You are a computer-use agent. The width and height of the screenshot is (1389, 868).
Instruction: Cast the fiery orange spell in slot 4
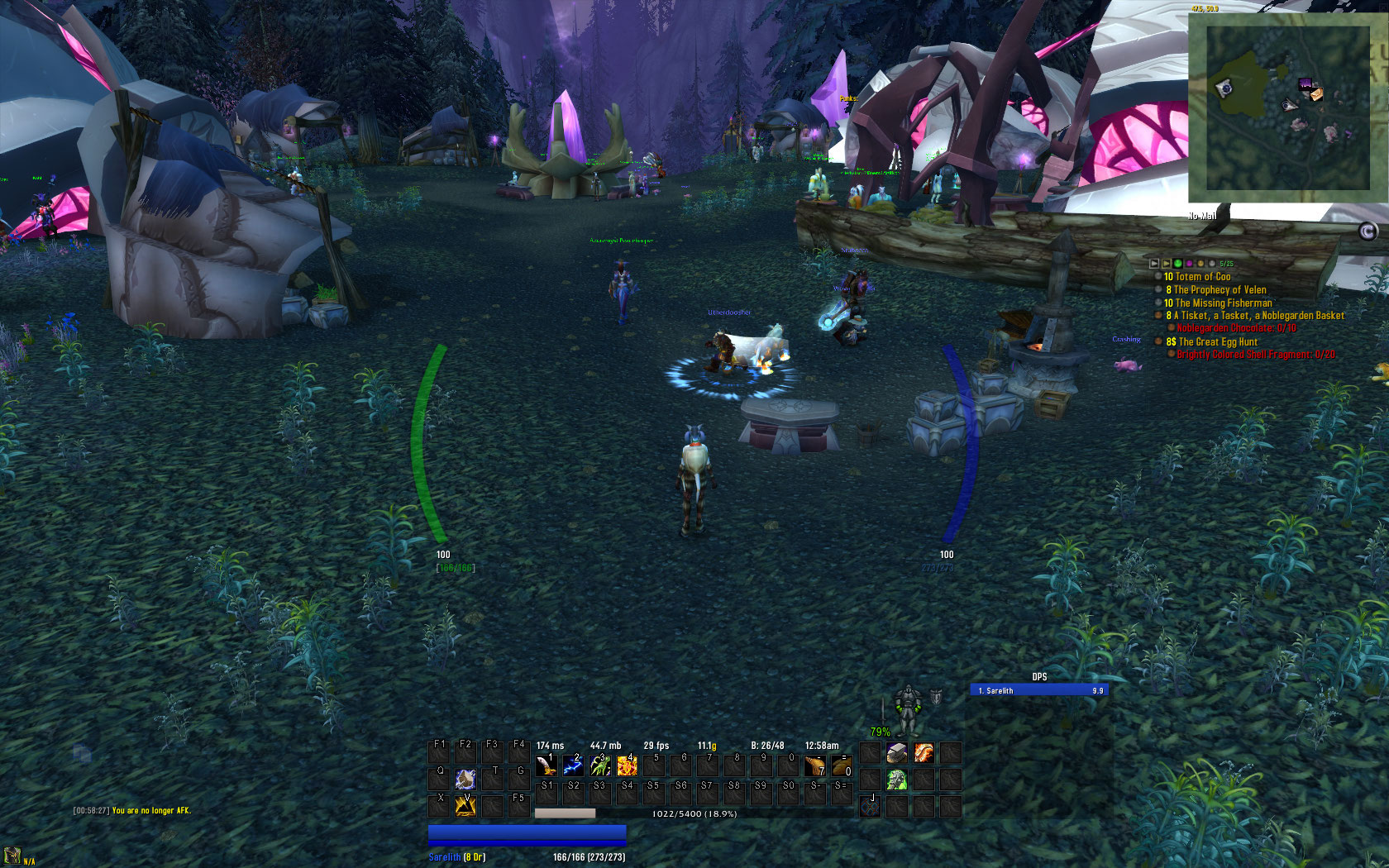[627, 765]
